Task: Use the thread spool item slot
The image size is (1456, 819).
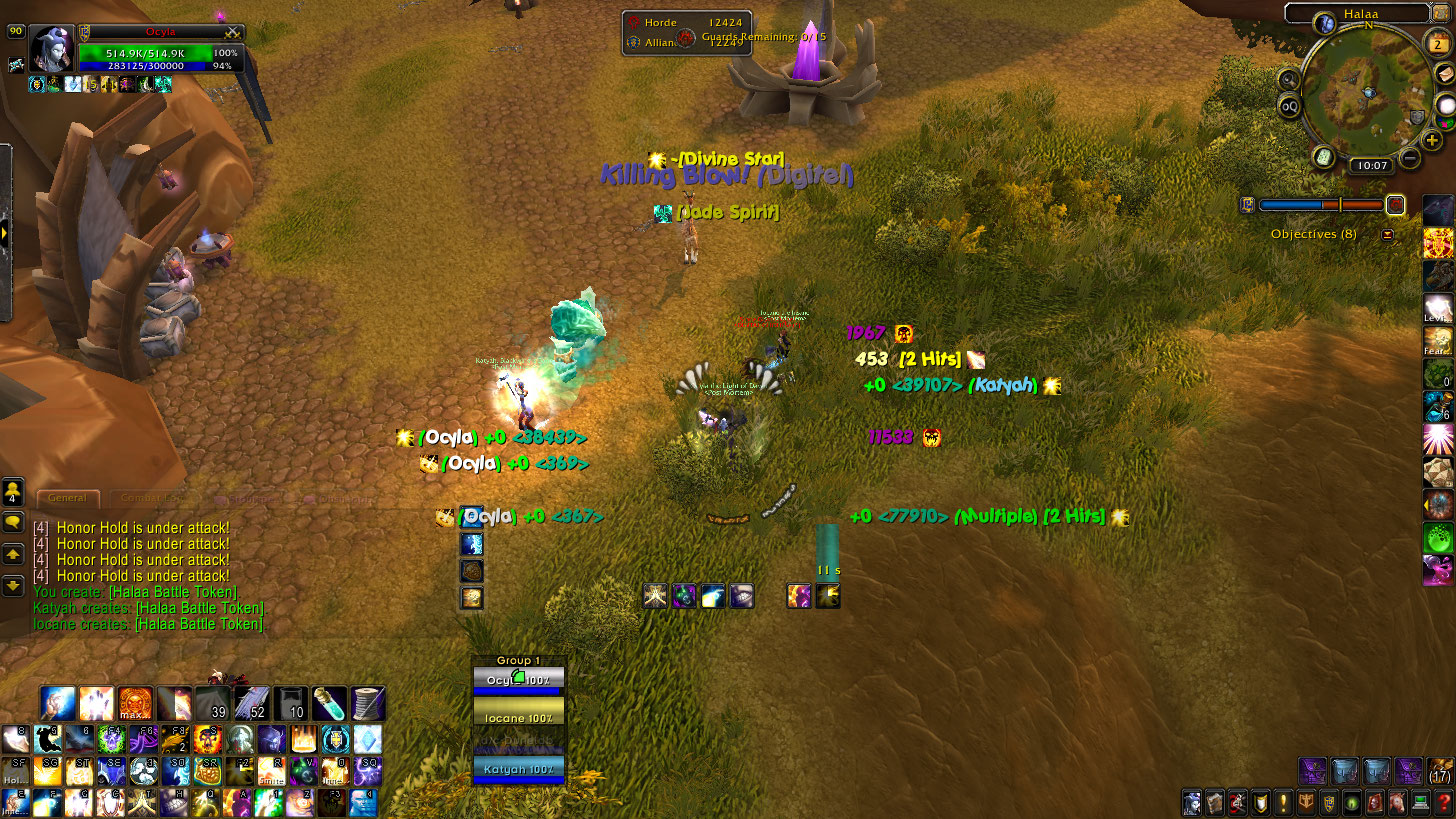Action: pos(369,704)
